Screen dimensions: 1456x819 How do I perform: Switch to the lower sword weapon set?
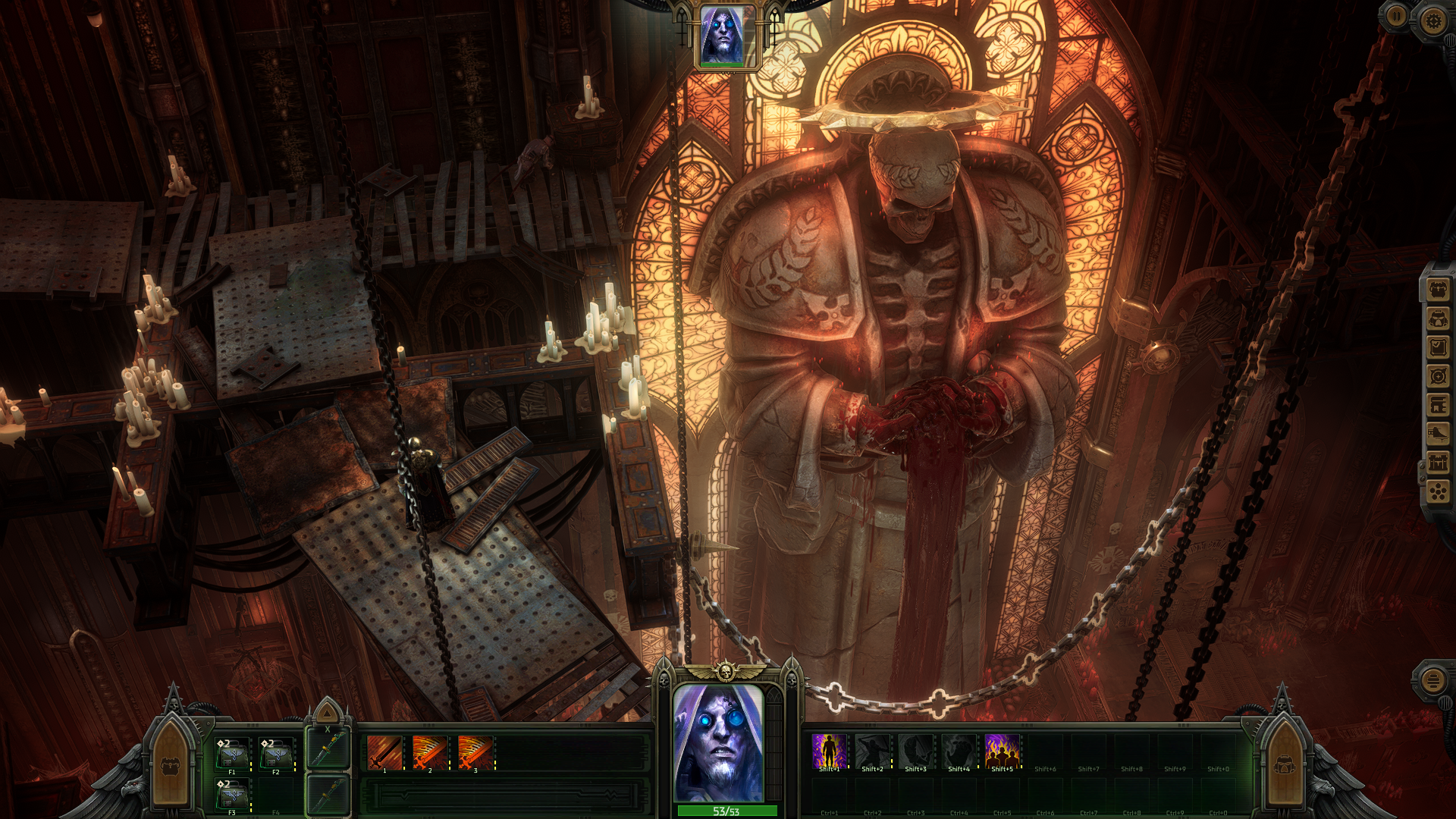coord(328,795)
